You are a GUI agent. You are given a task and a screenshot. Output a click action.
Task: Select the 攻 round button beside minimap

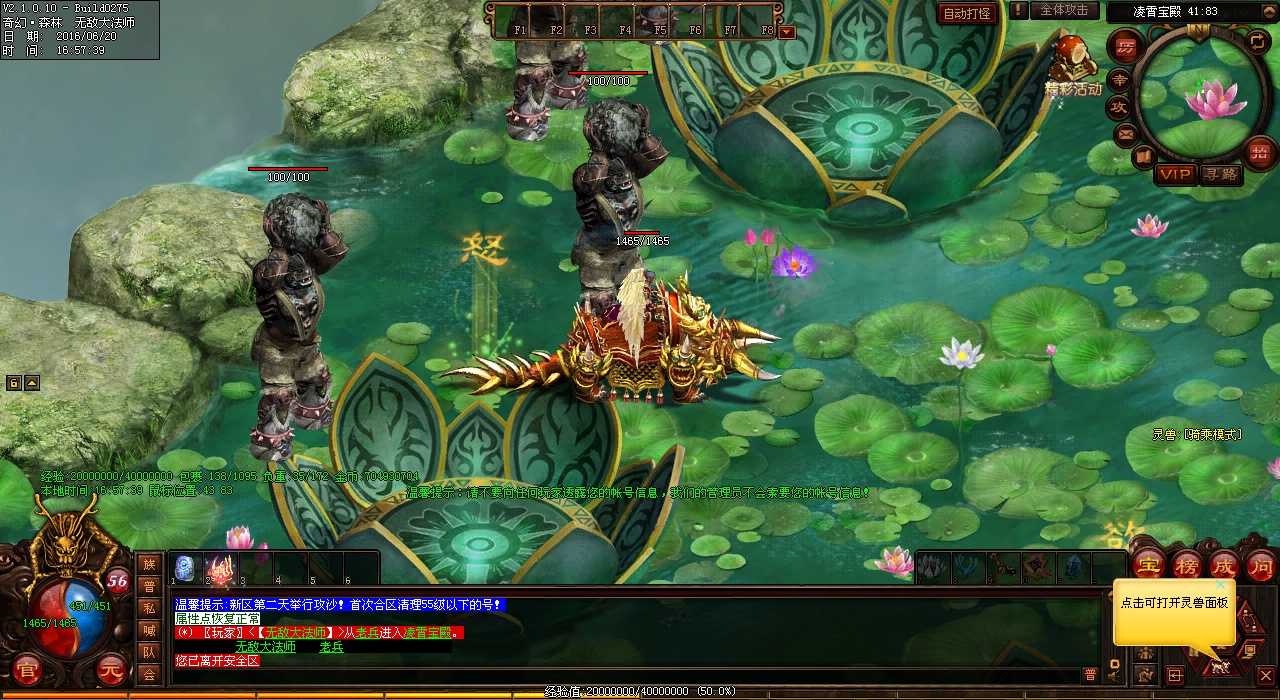coord(1119,107)
